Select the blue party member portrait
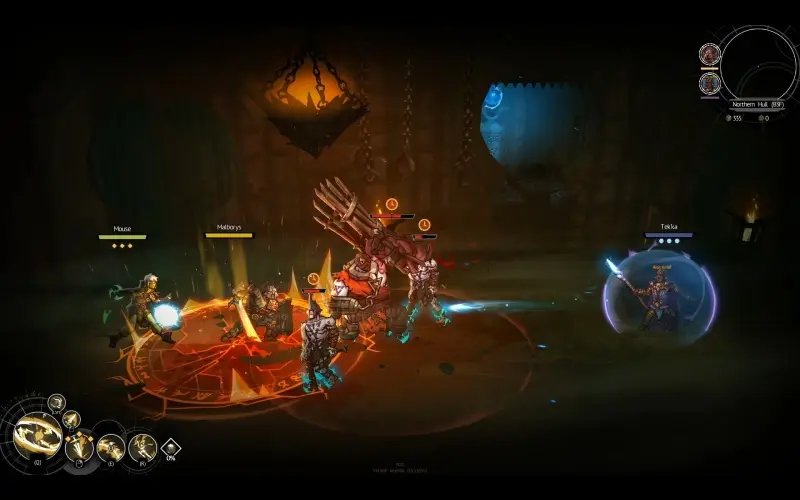The height and width of the screenshot is (500, 800). coord(710,82)
